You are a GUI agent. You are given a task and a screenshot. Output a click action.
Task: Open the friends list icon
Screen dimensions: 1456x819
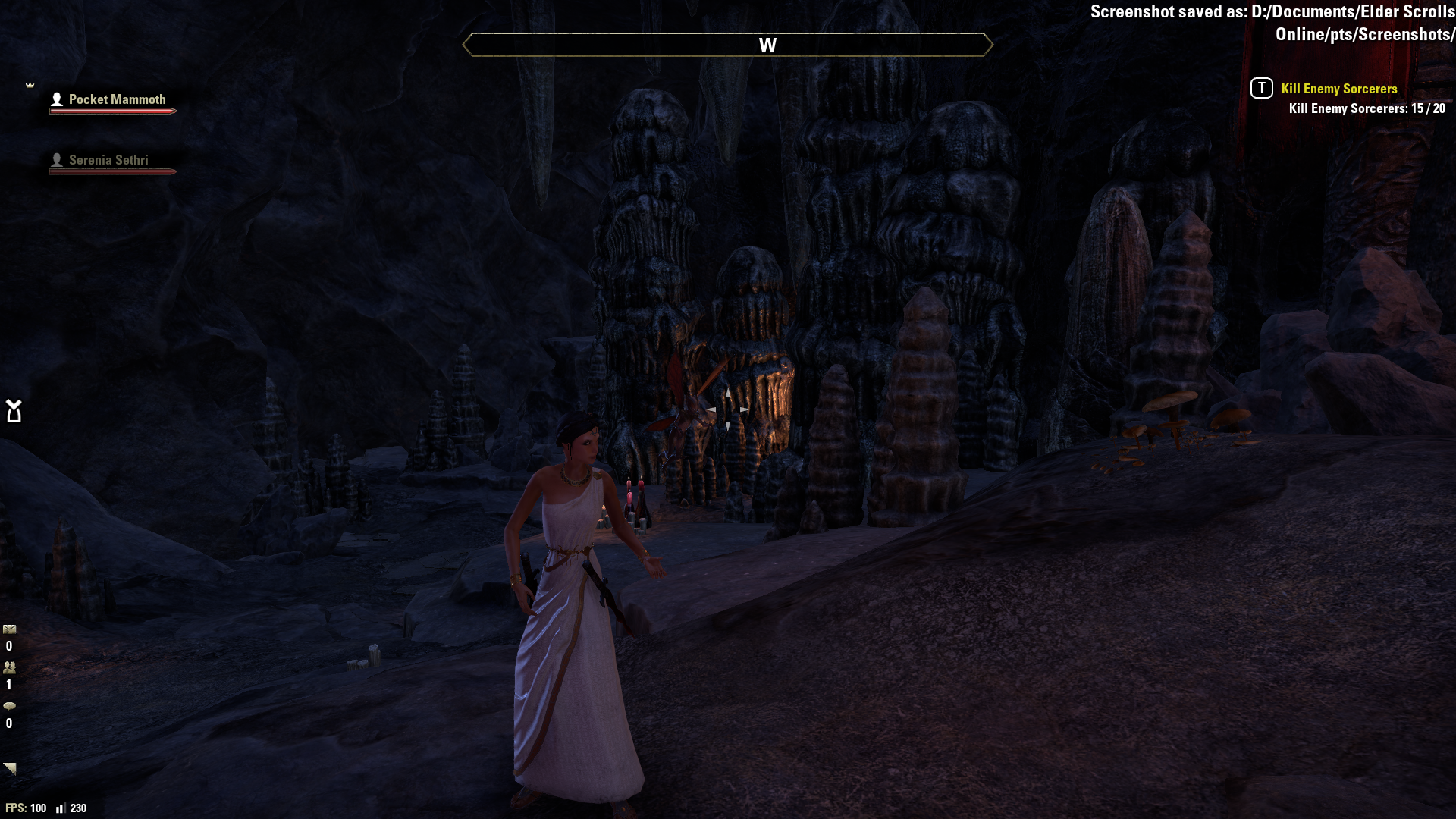[10, 668]
